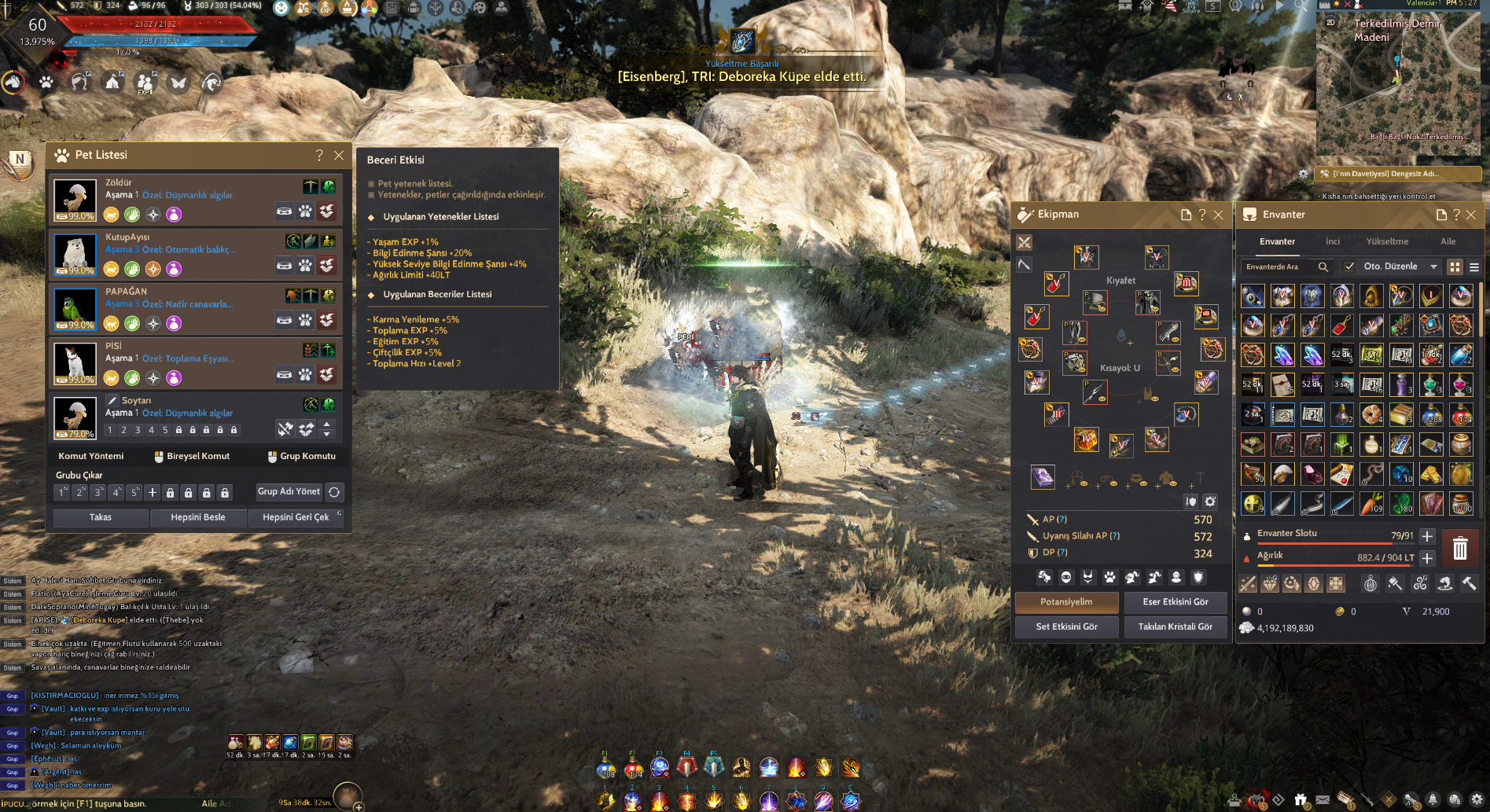Switch to the Yükseltme inventory tab

pos(1387,241)
